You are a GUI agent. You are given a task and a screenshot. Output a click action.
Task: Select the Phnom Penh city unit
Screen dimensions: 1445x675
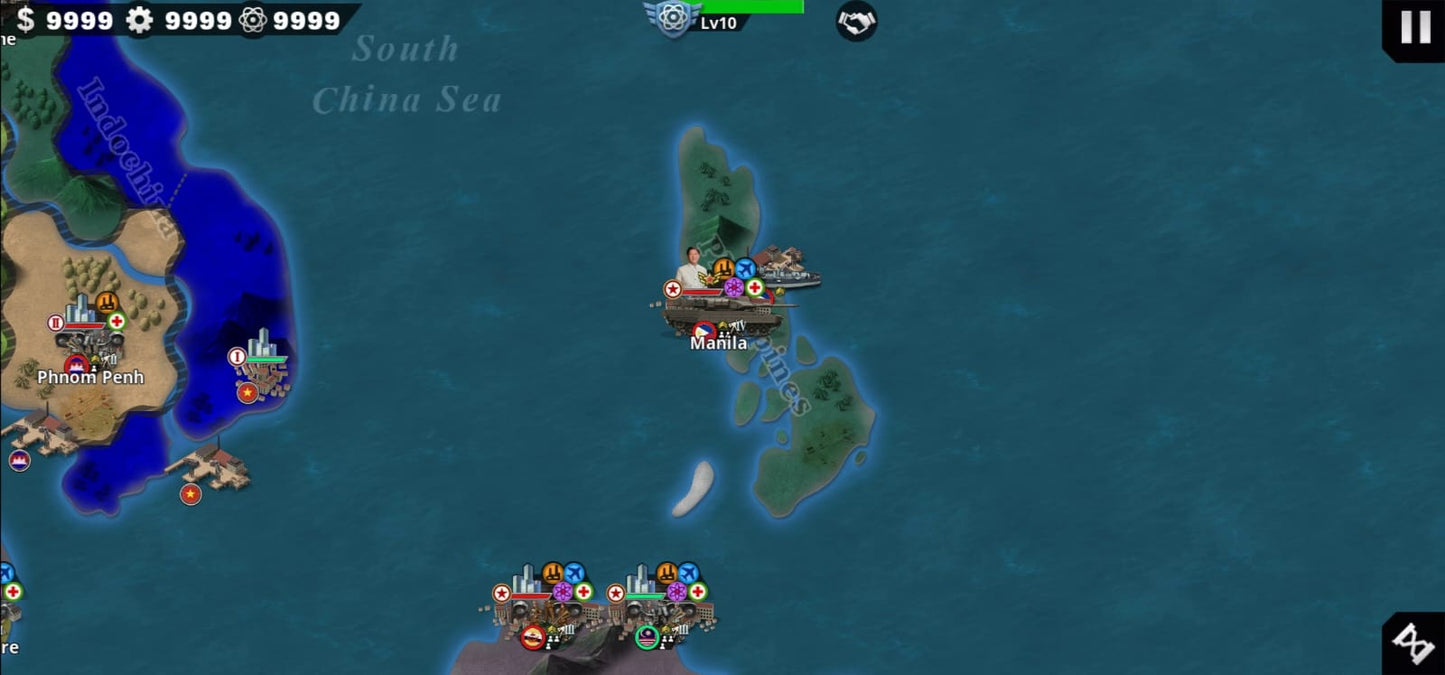click(88, 340)
